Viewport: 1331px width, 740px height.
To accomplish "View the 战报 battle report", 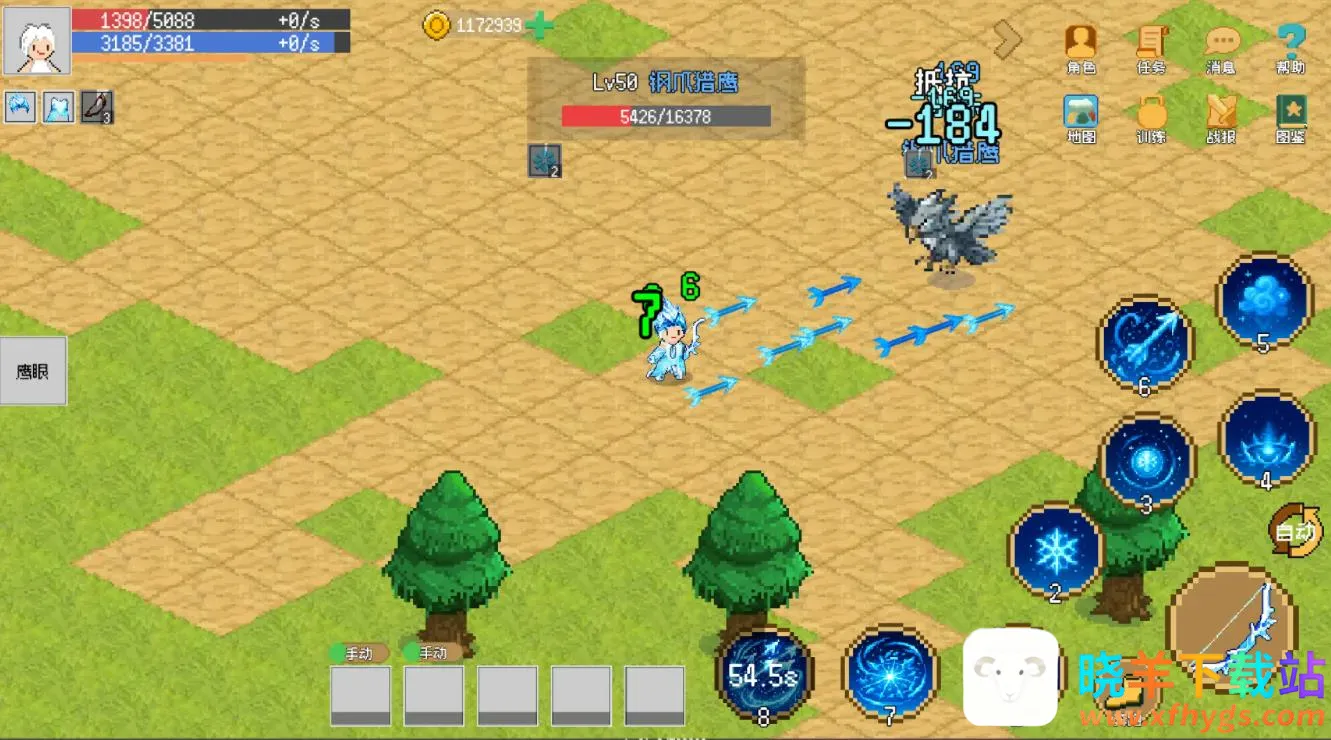I will coord(1221,118).
